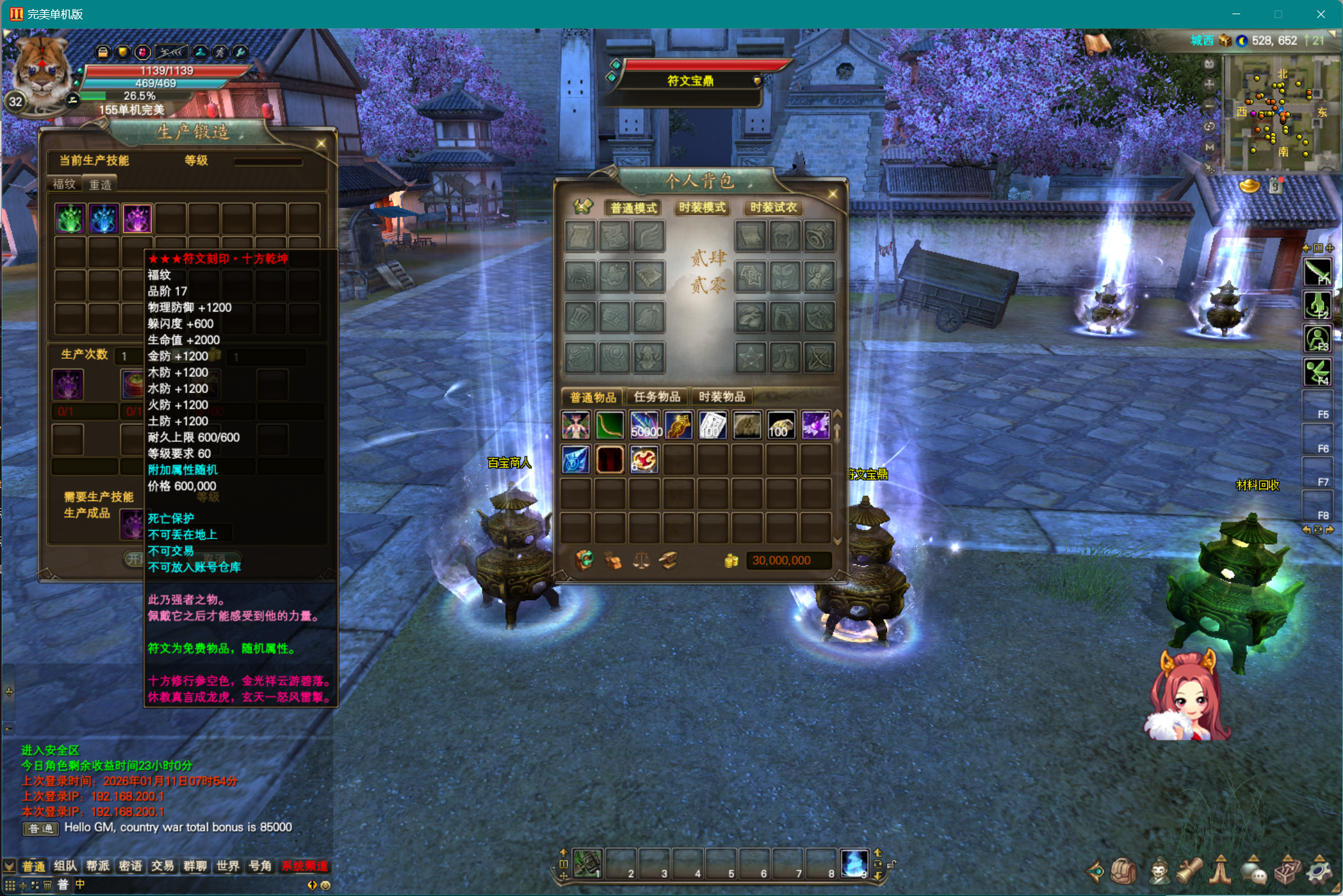Select the dark red armor item slot

(x=609, y=460)
